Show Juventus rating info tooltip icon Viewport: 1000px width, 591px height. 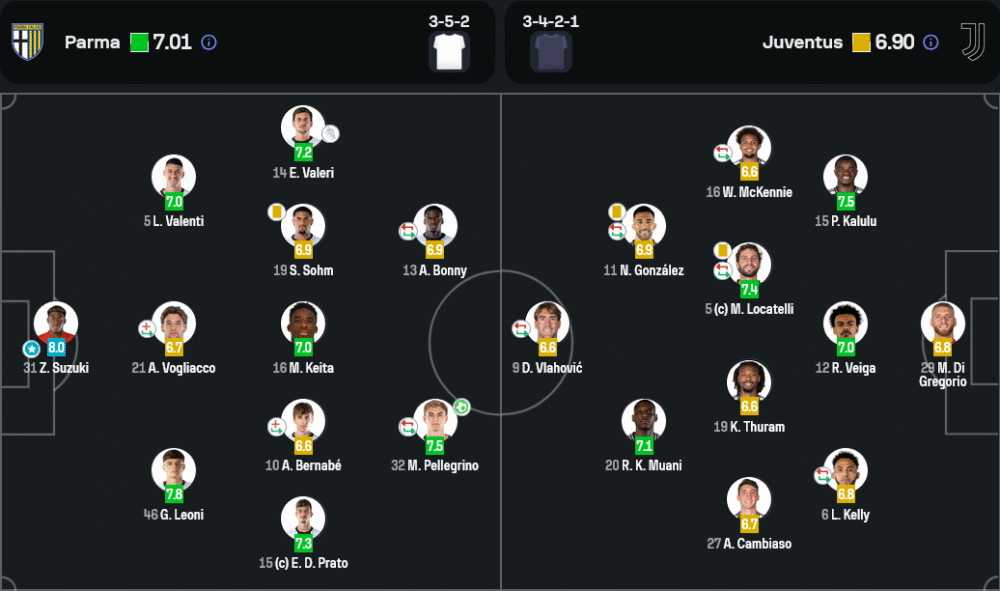point(931,43)
